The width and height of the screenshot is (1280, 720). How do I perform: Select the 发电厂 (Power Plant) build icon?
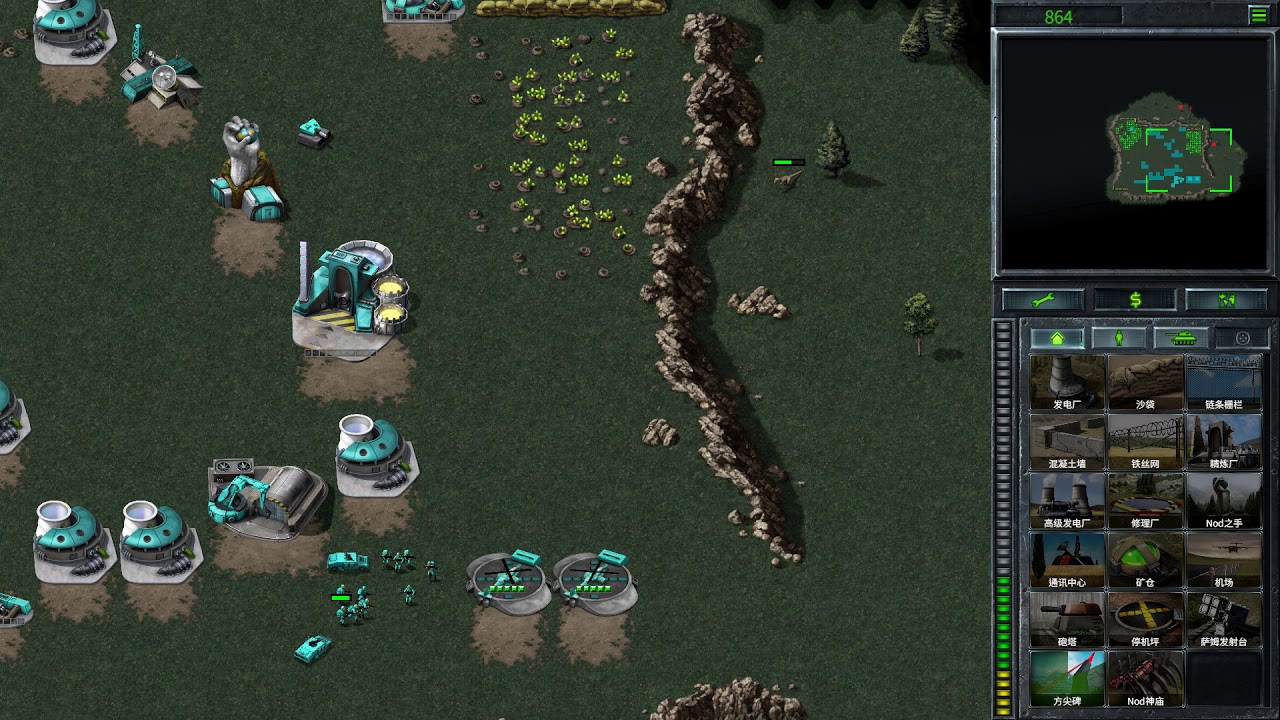pos(1067,380)
